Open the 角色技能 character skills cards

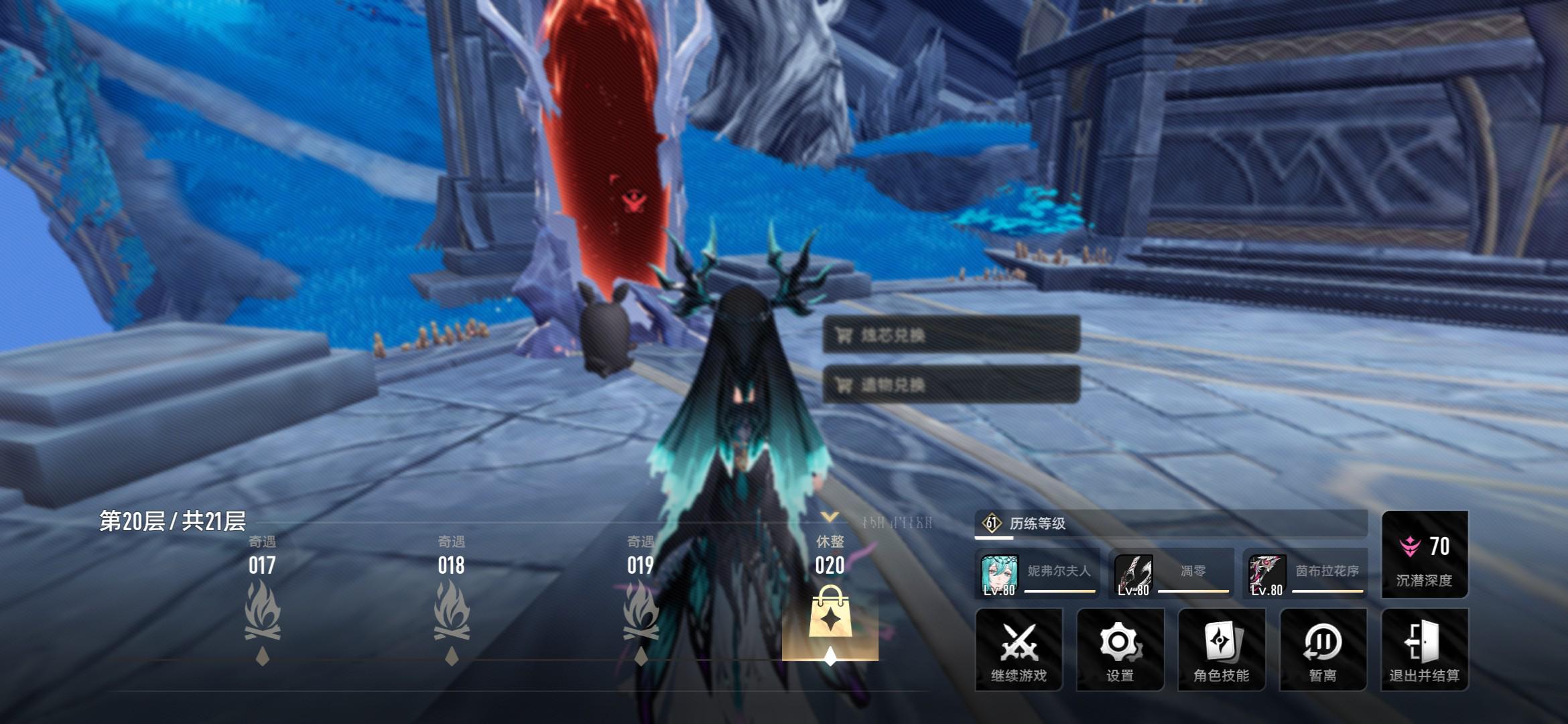point(1221,649)
